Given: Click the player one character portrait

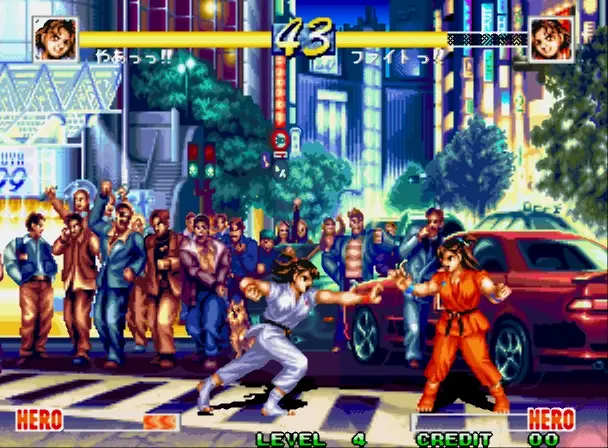Looking at the screenshot, I should (x=55, y=39).
